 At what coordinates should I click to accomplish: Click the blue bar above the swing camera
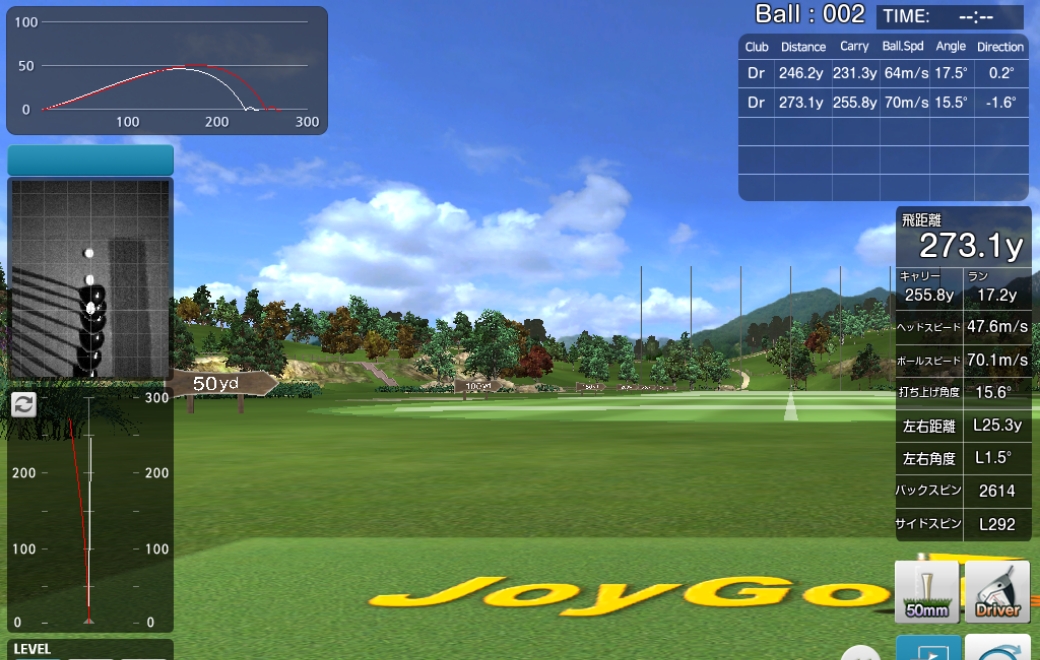click(90, 160)
